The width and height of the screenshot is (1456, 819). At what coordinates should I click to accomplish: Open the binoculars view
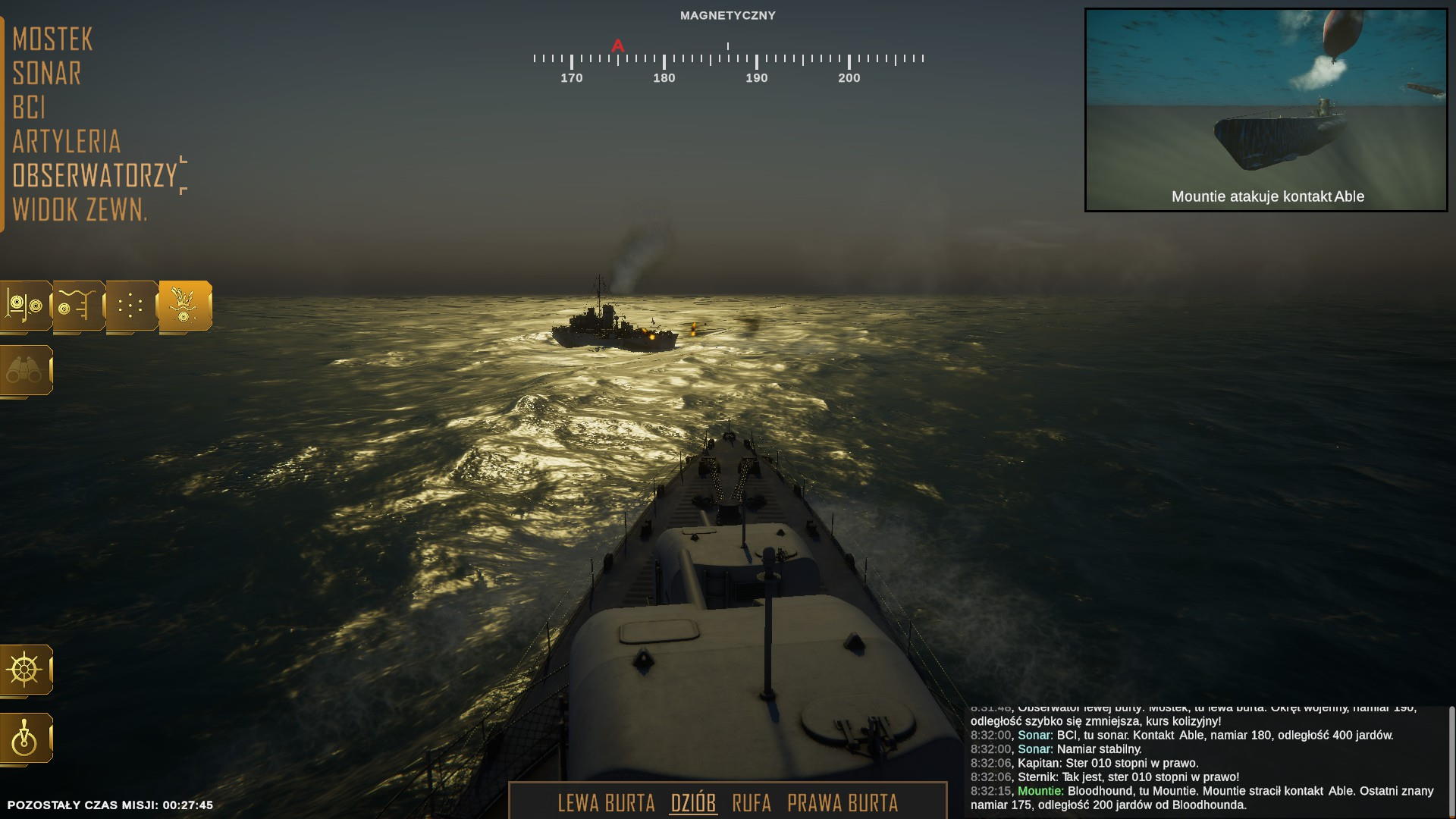pos(25,370)
